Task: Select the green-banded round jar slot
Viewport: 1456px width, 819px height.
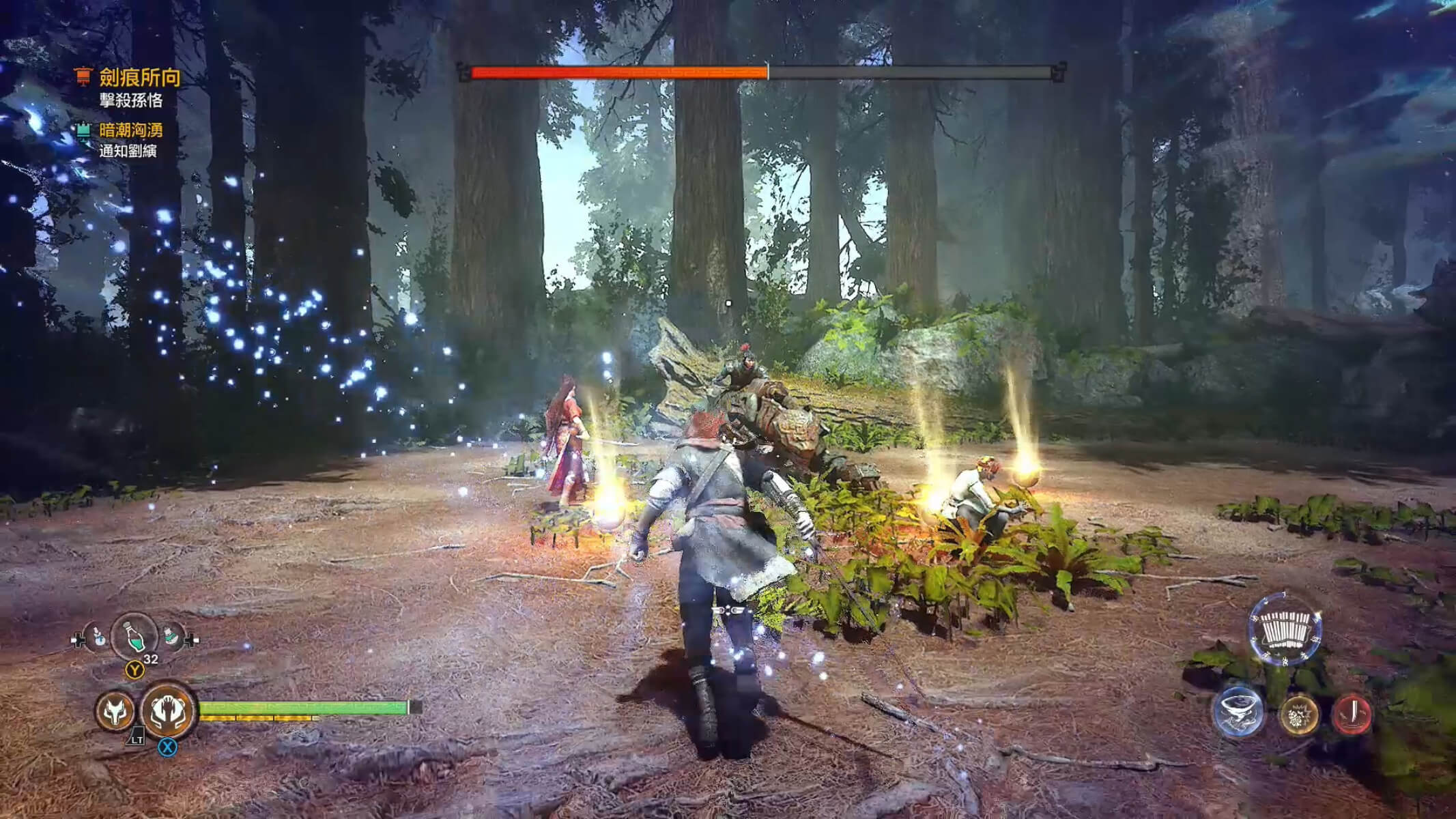Action: 171,637
